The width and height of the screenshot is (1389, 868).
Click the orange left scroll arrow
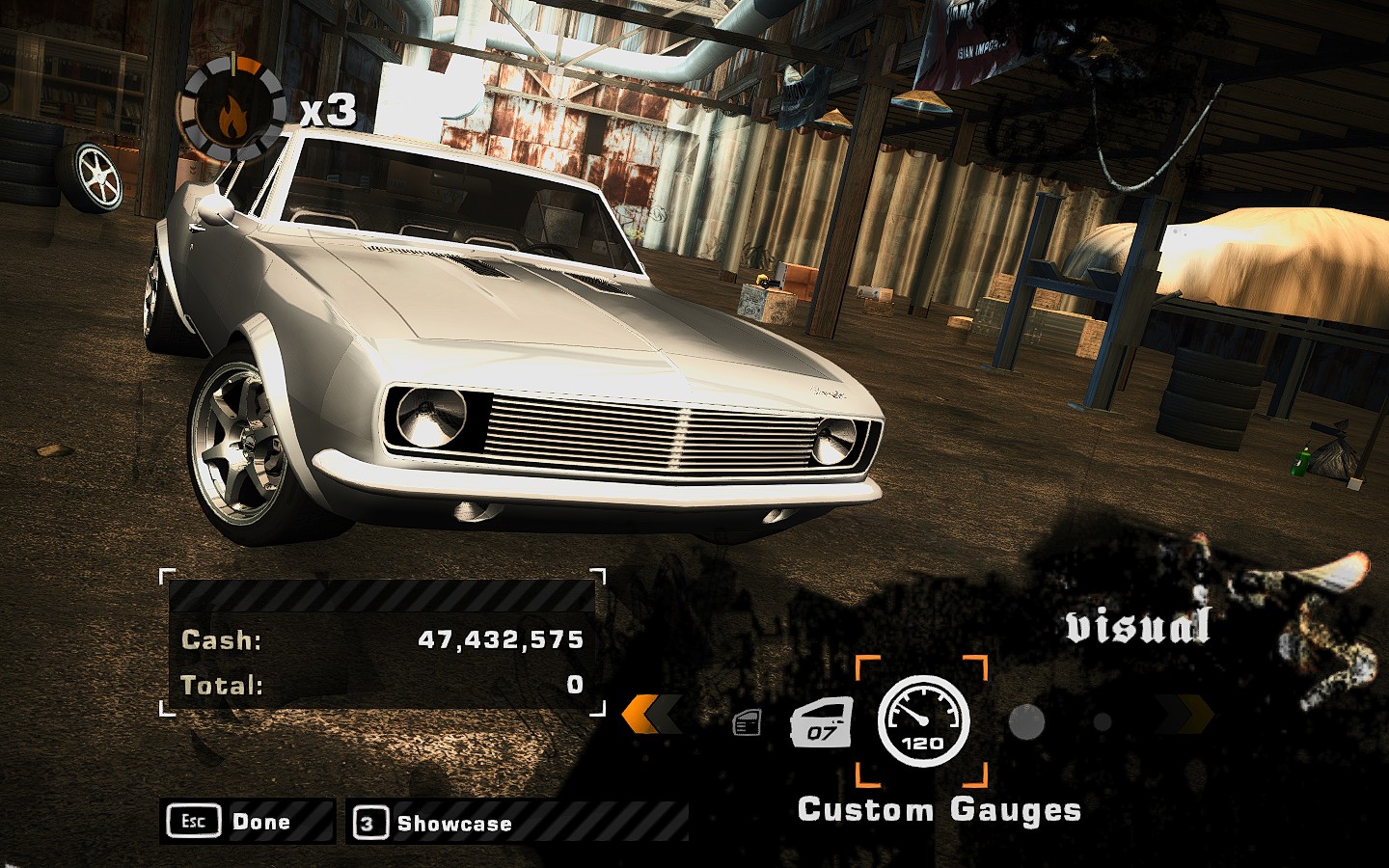[x=651, y=716]
